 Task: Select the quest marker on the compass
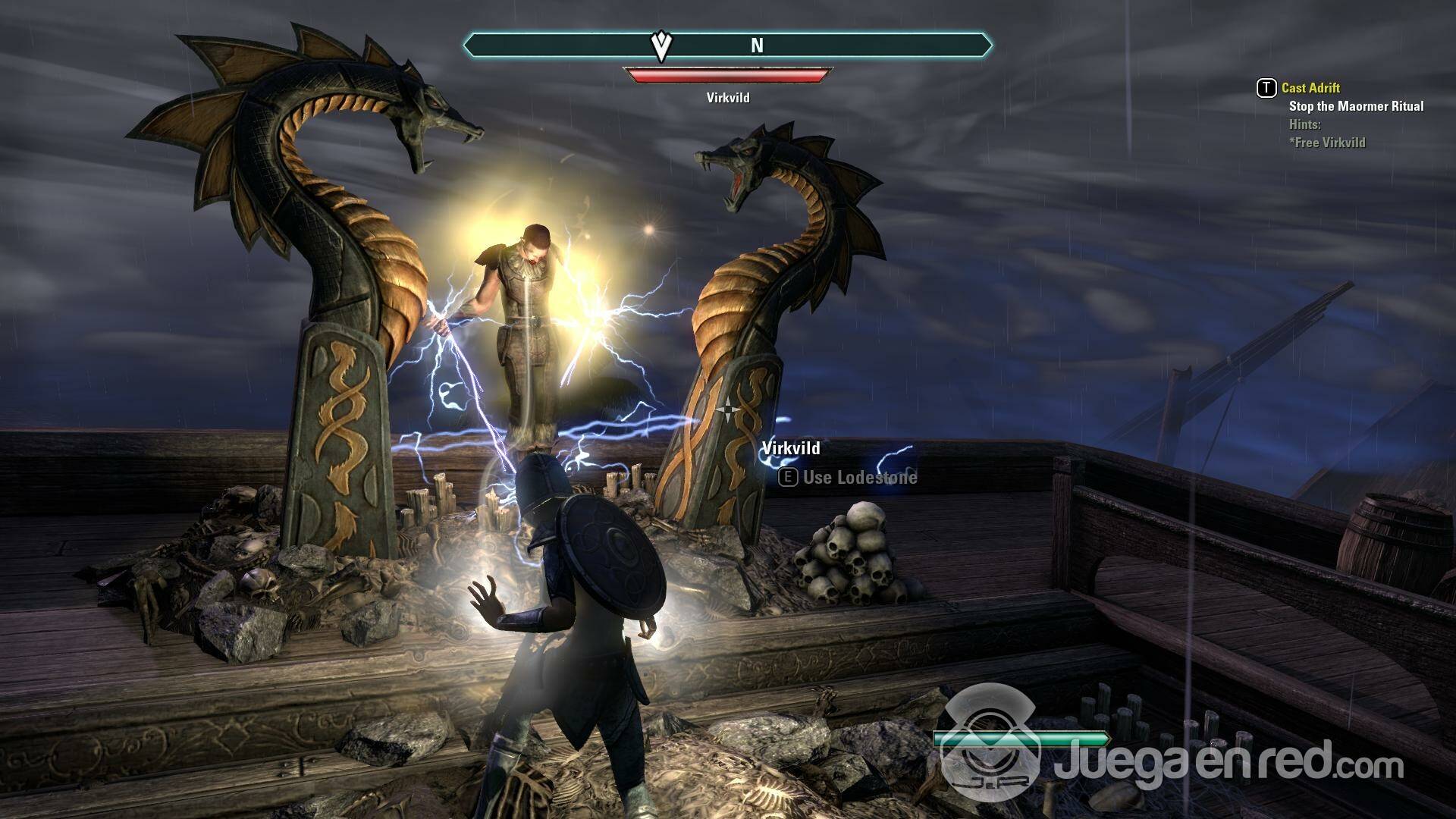[662, 47]
